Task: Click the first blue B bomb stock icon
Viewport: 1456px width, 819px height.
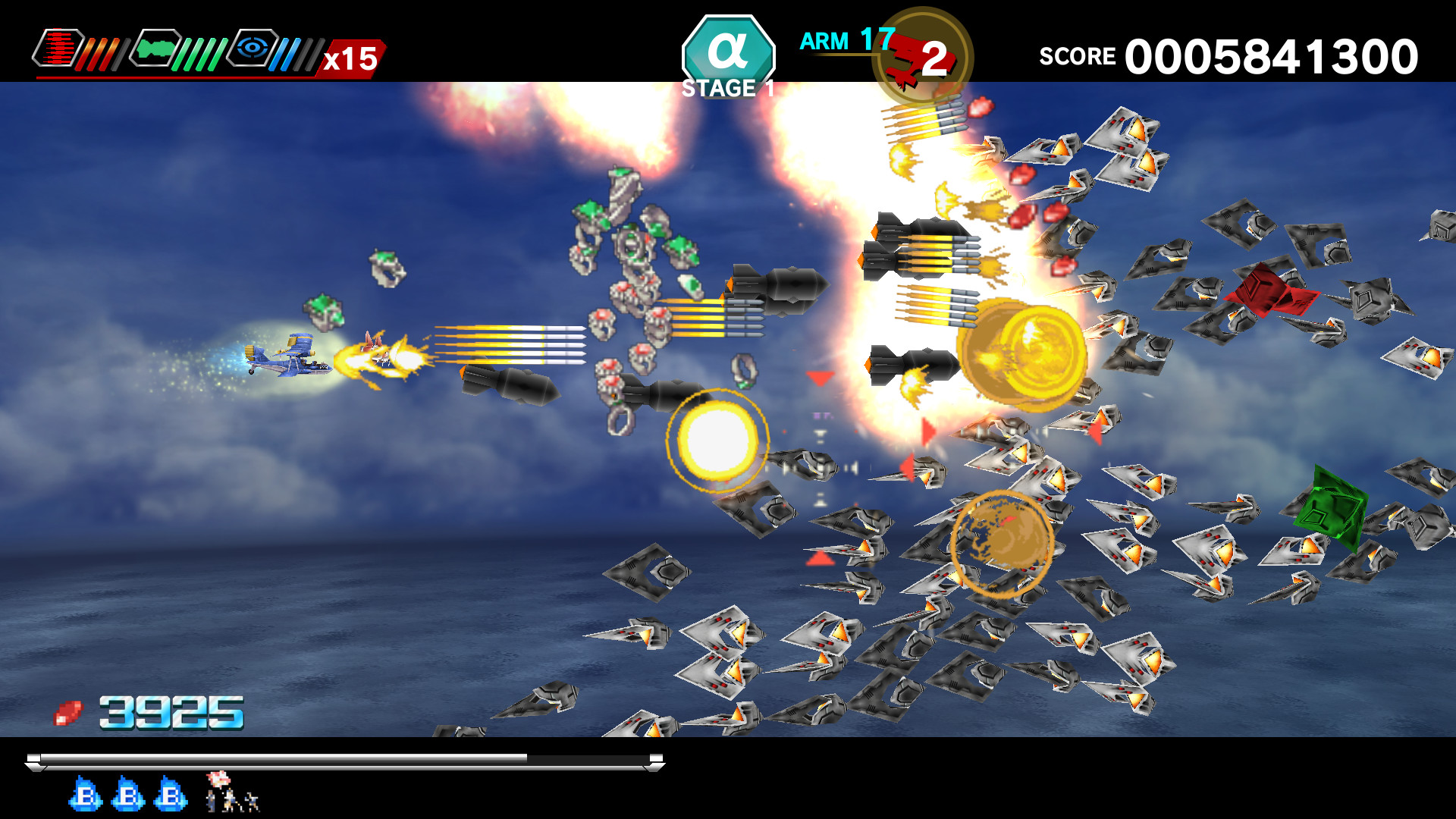Action: (x=83, y=795)
